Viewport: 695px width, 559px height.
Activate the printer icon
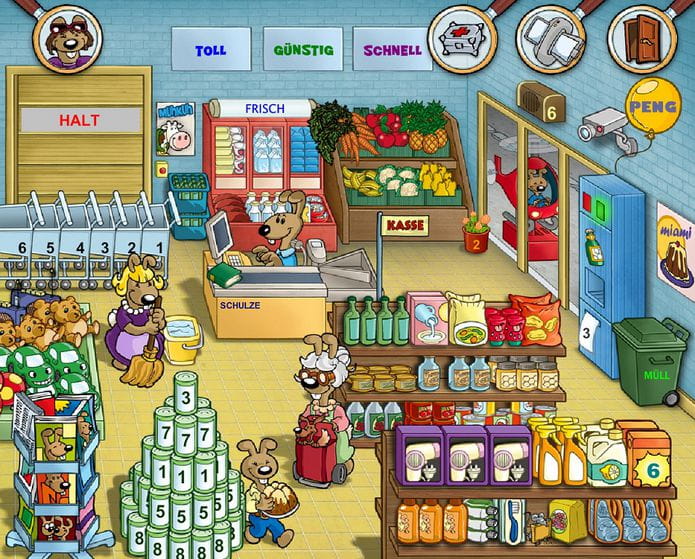pos(550,38)
